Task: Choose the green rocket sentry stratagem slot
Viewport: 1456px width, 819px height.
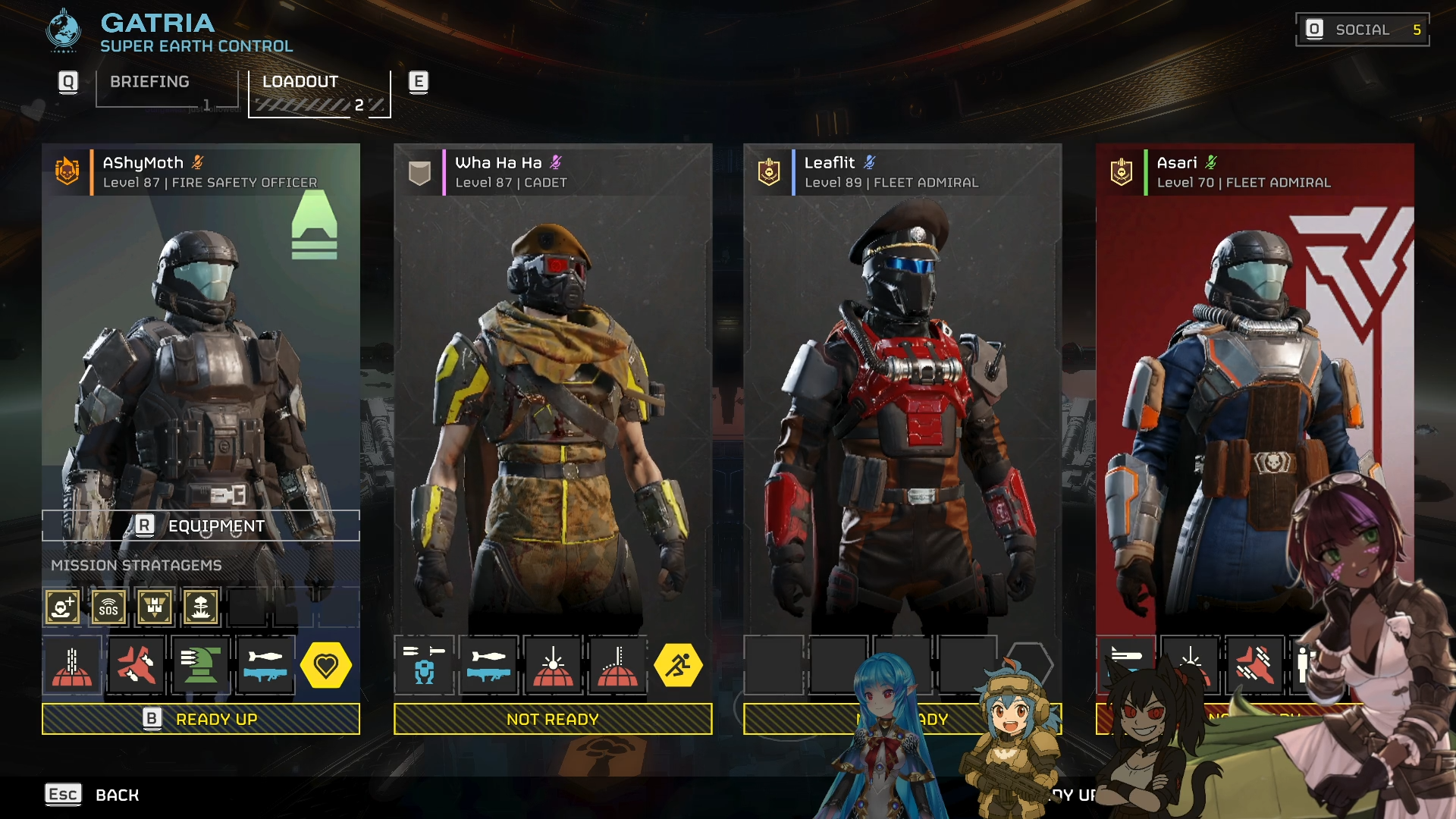Action: (201, 665)
